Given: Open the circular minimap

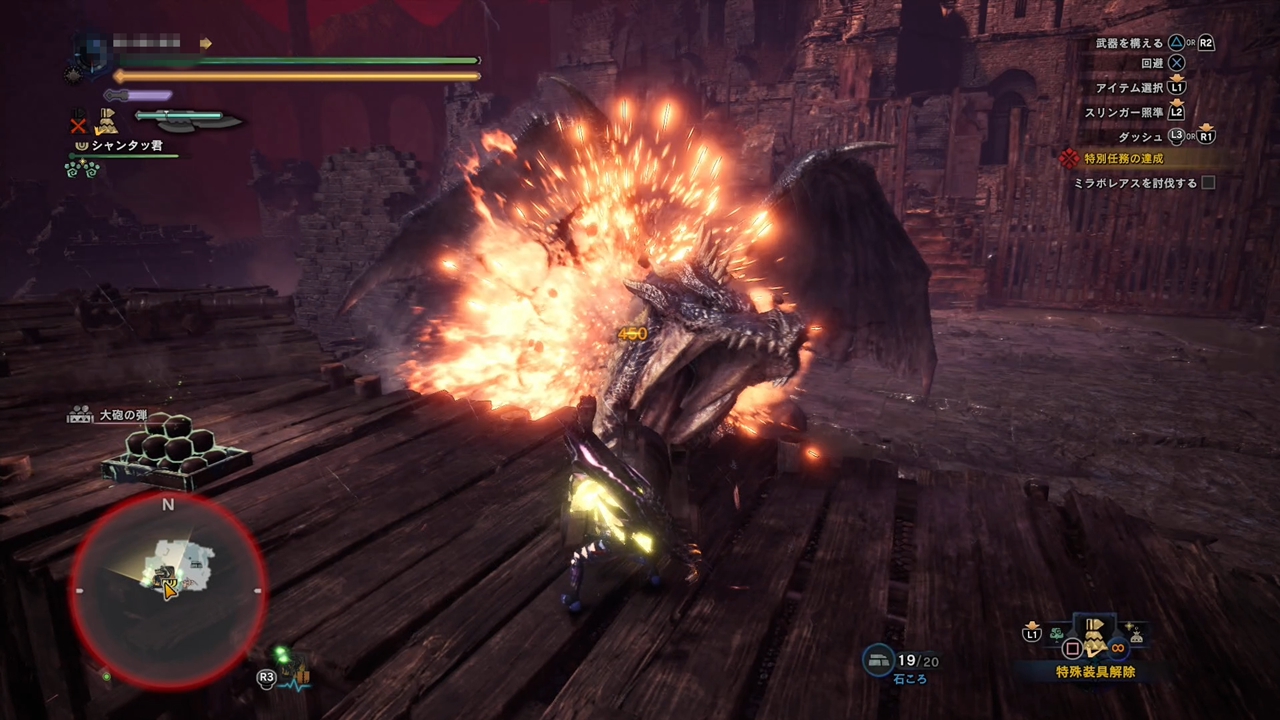Looking at the screenshot, I should [x=168, y=591].
